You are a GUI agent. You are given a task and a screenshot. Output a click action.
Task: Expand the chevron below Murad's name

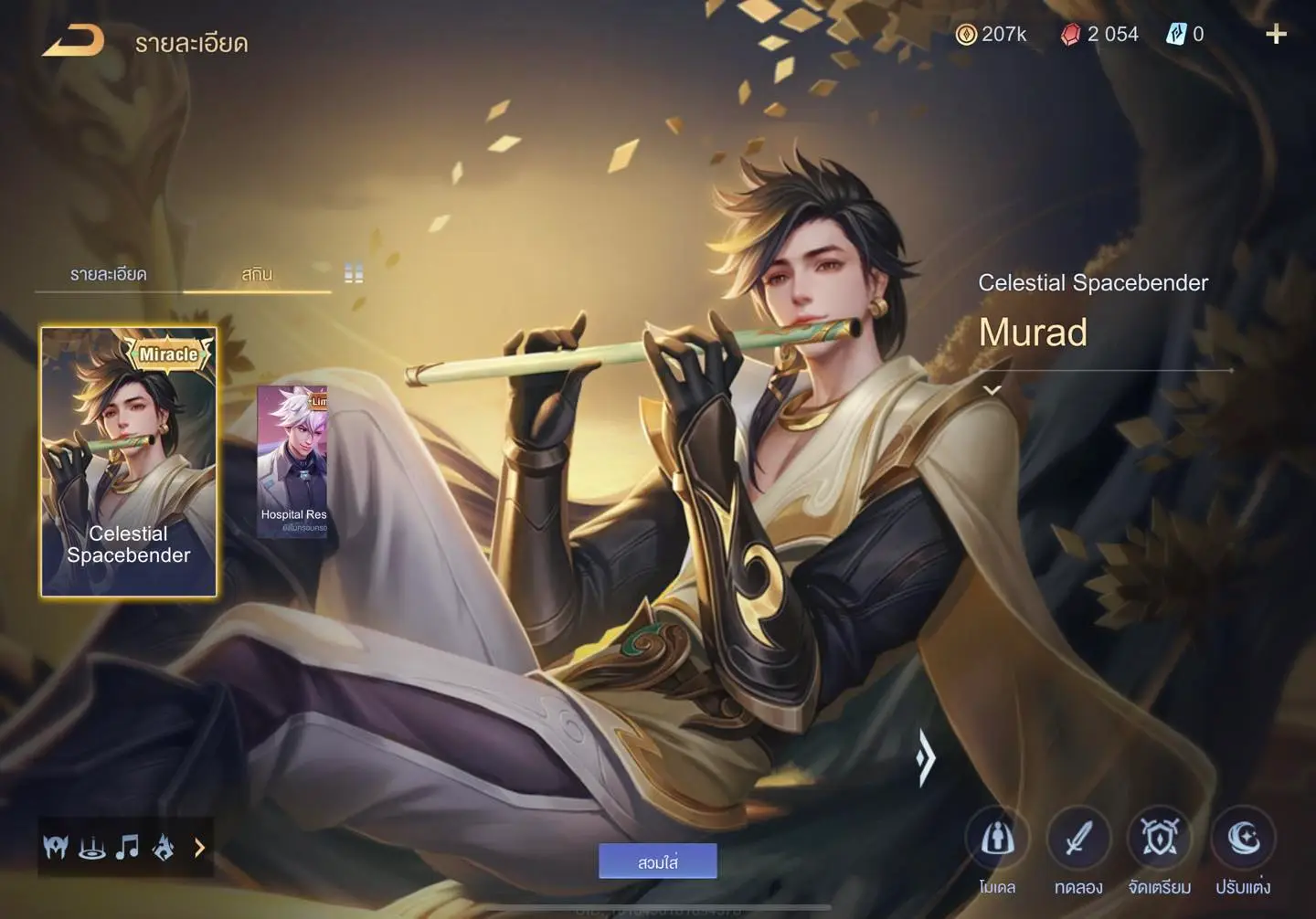click(991, 388)
